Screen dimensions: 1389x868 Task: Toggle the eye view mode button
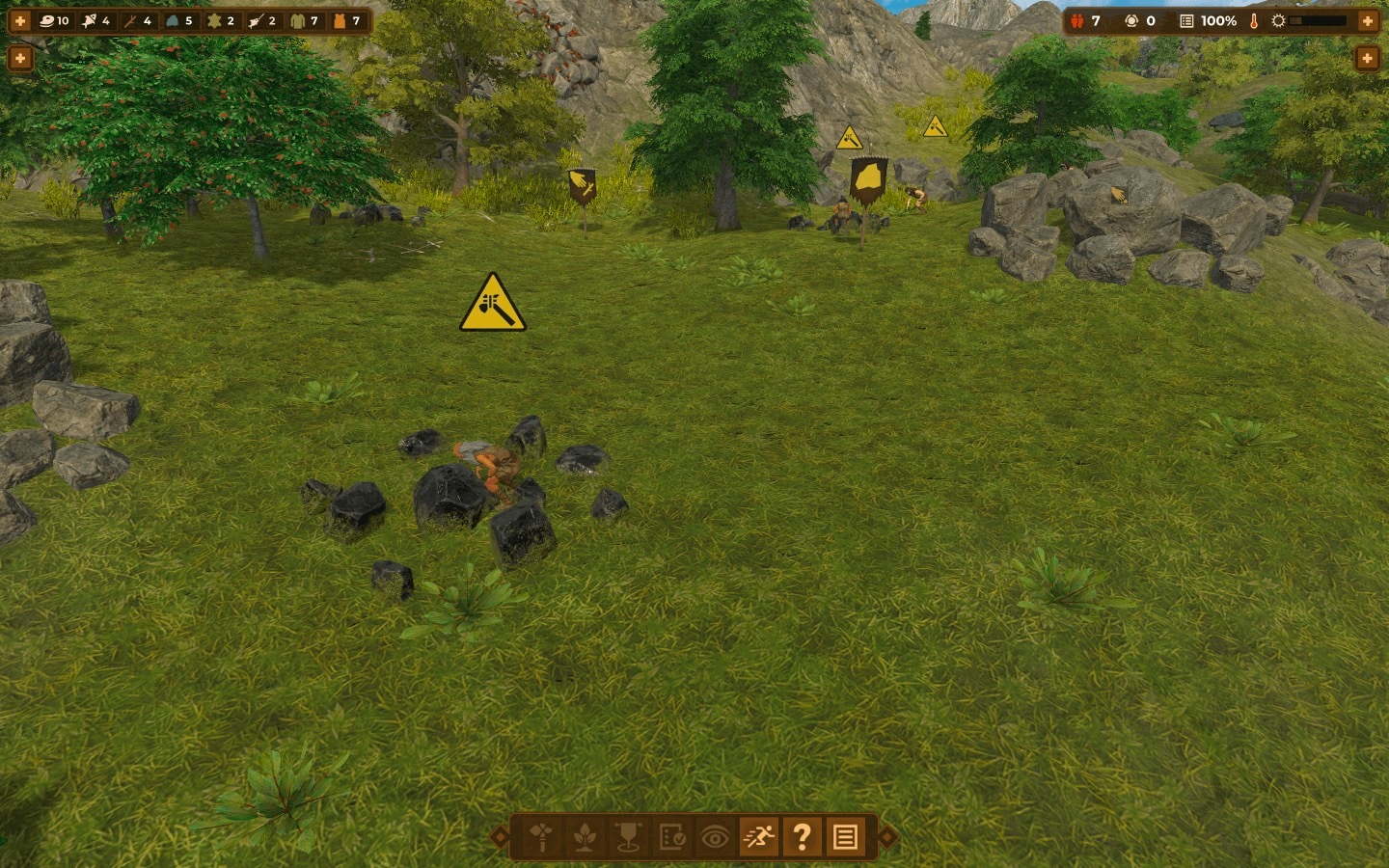tap(715, 837)
